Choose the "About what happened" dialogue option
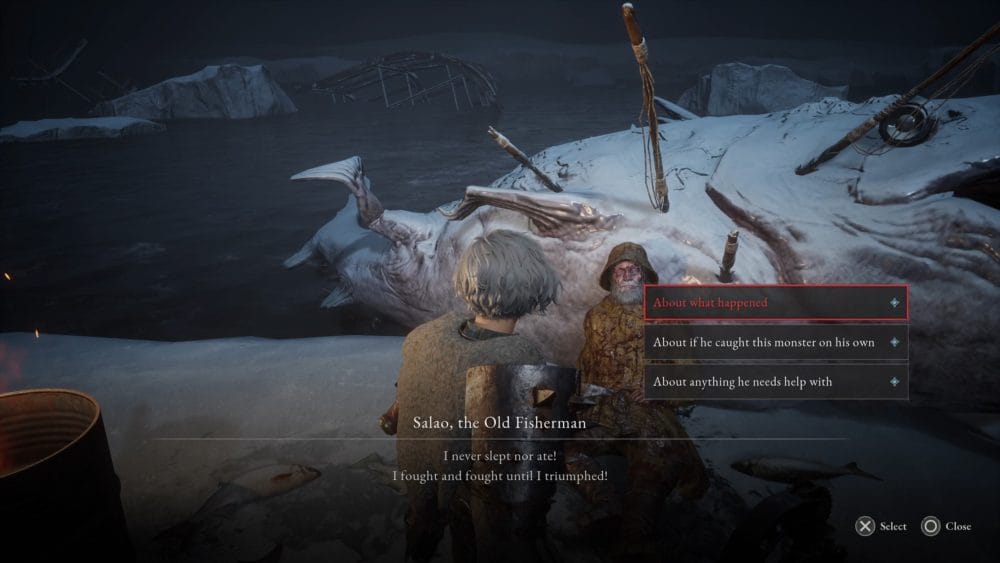Screen dimensions: 1000x563 (775, 302)
